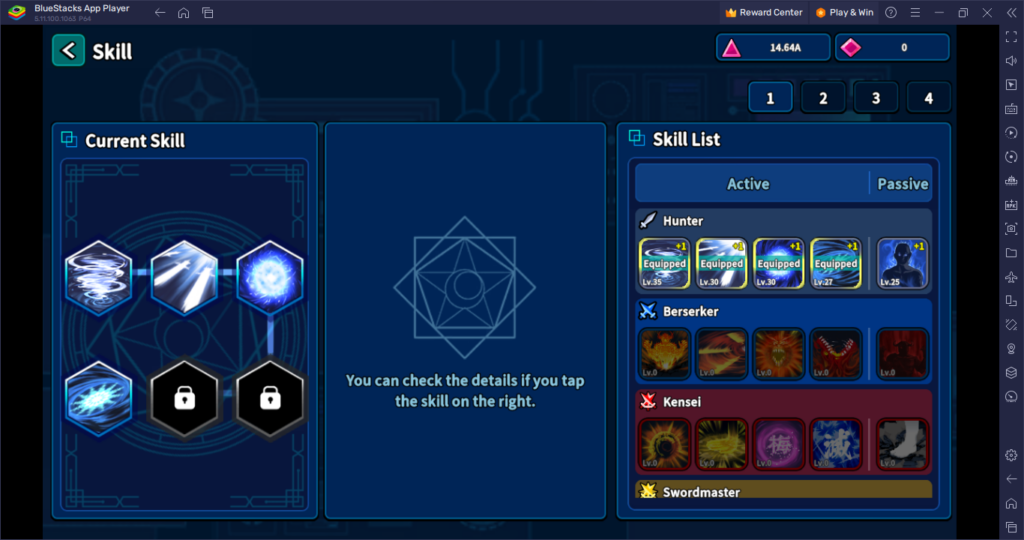This screenshot has width=1024, height=540.
Task: Switch to skill preset 3
Action: click(876, 98)
